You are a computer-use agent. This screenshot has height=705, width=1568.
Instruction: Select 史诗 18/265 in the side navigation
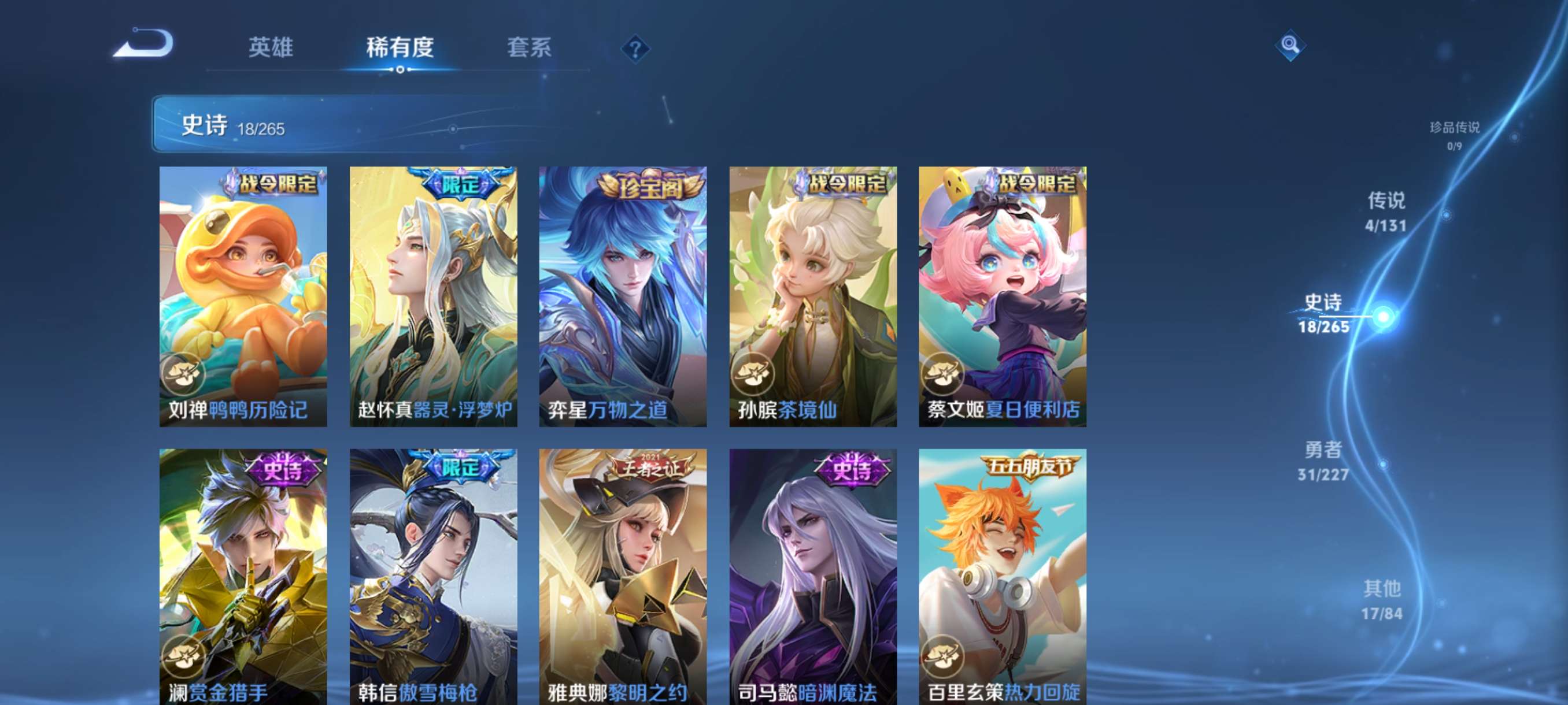pyautogui.click(x=1323, y=313)
